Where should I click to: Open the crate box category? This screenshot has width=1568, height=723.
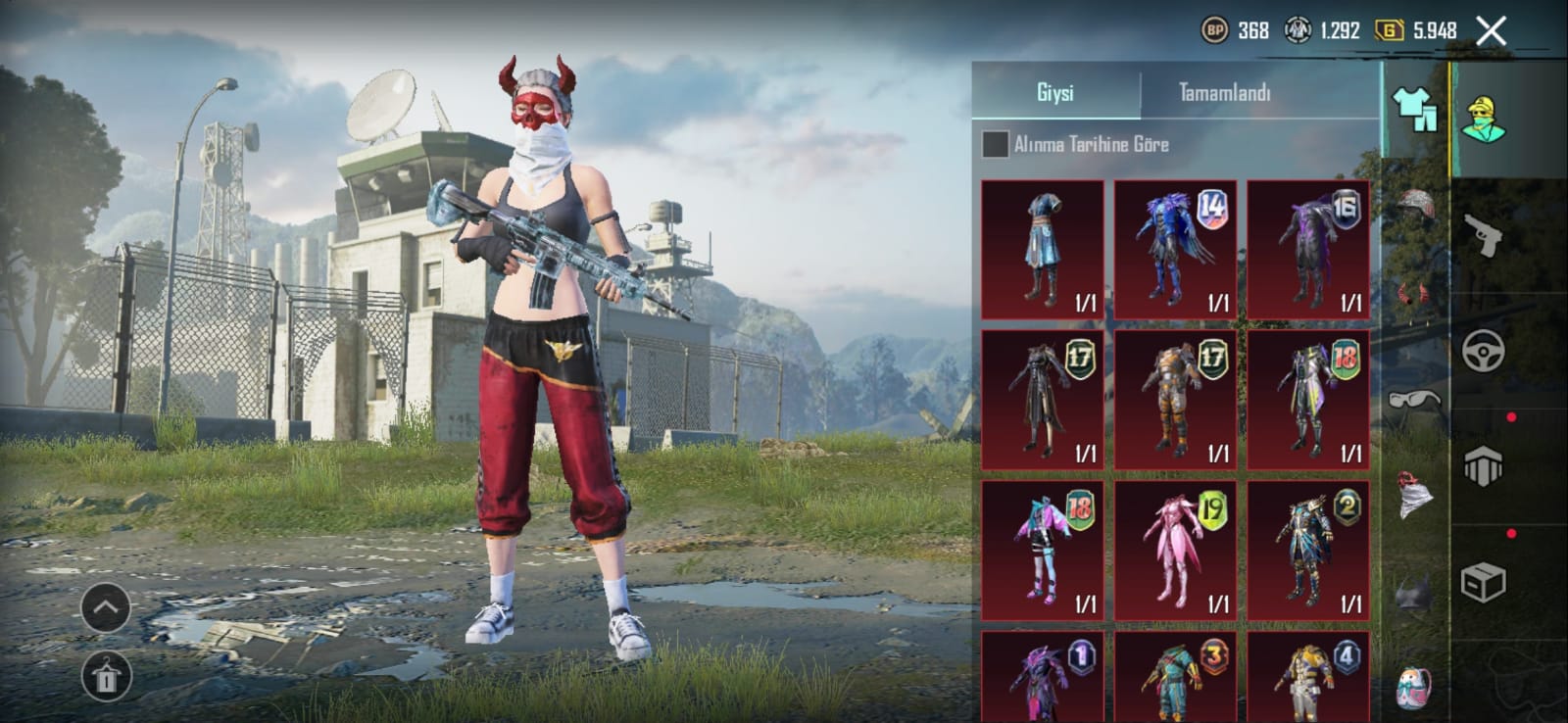pos(1483,582)
